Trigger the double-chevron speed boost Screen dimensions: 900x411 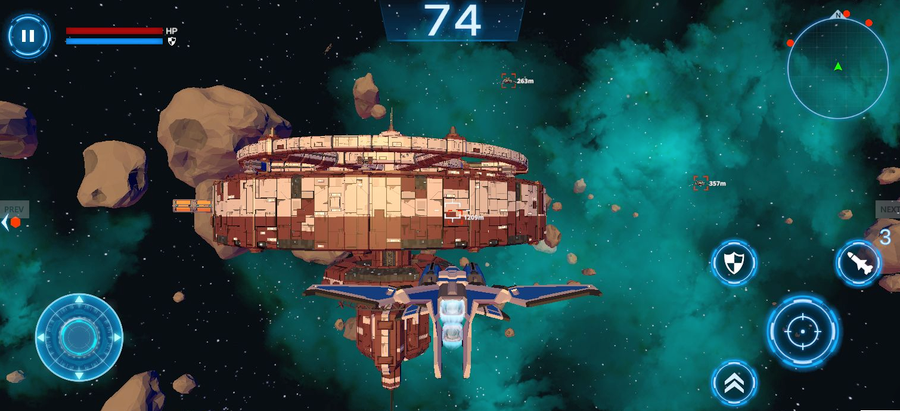pos(734,382)
